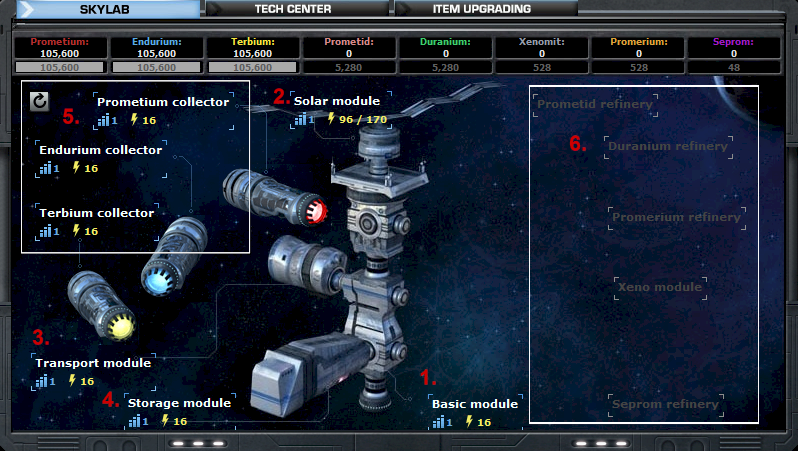Select the Duranium refinery

pyautogui.click(x=668, y=146)
